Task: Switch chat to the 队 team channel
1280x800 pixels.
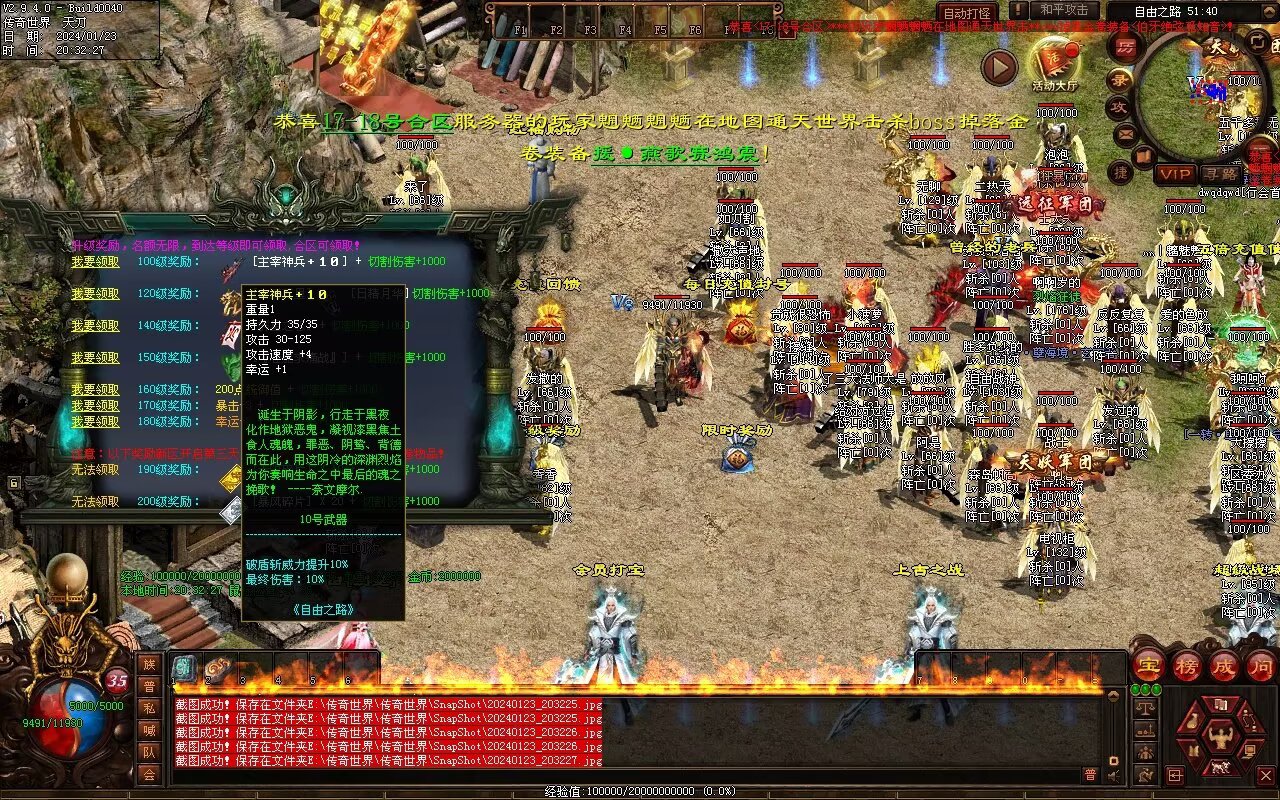Action: (x=149, y=752)
